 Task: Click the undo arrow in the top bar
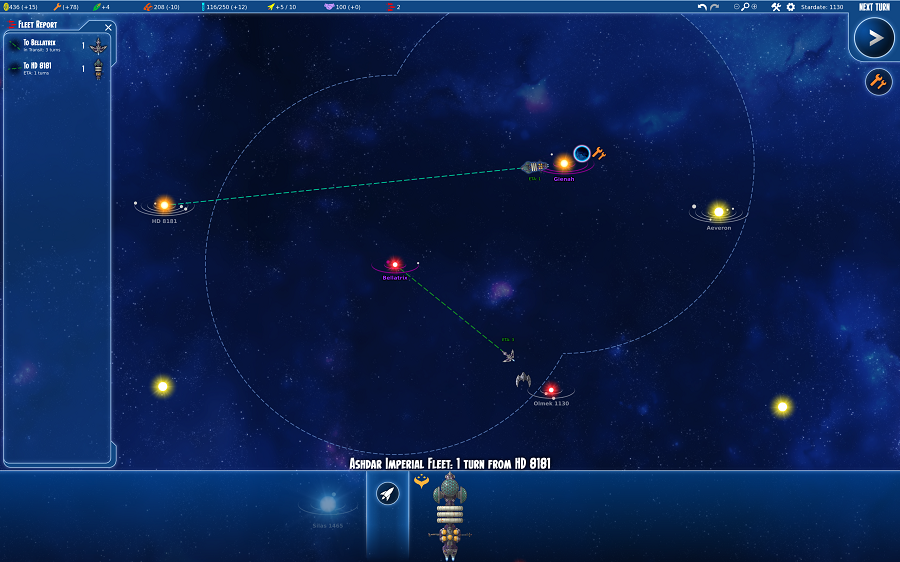click(x=702, y=7)
